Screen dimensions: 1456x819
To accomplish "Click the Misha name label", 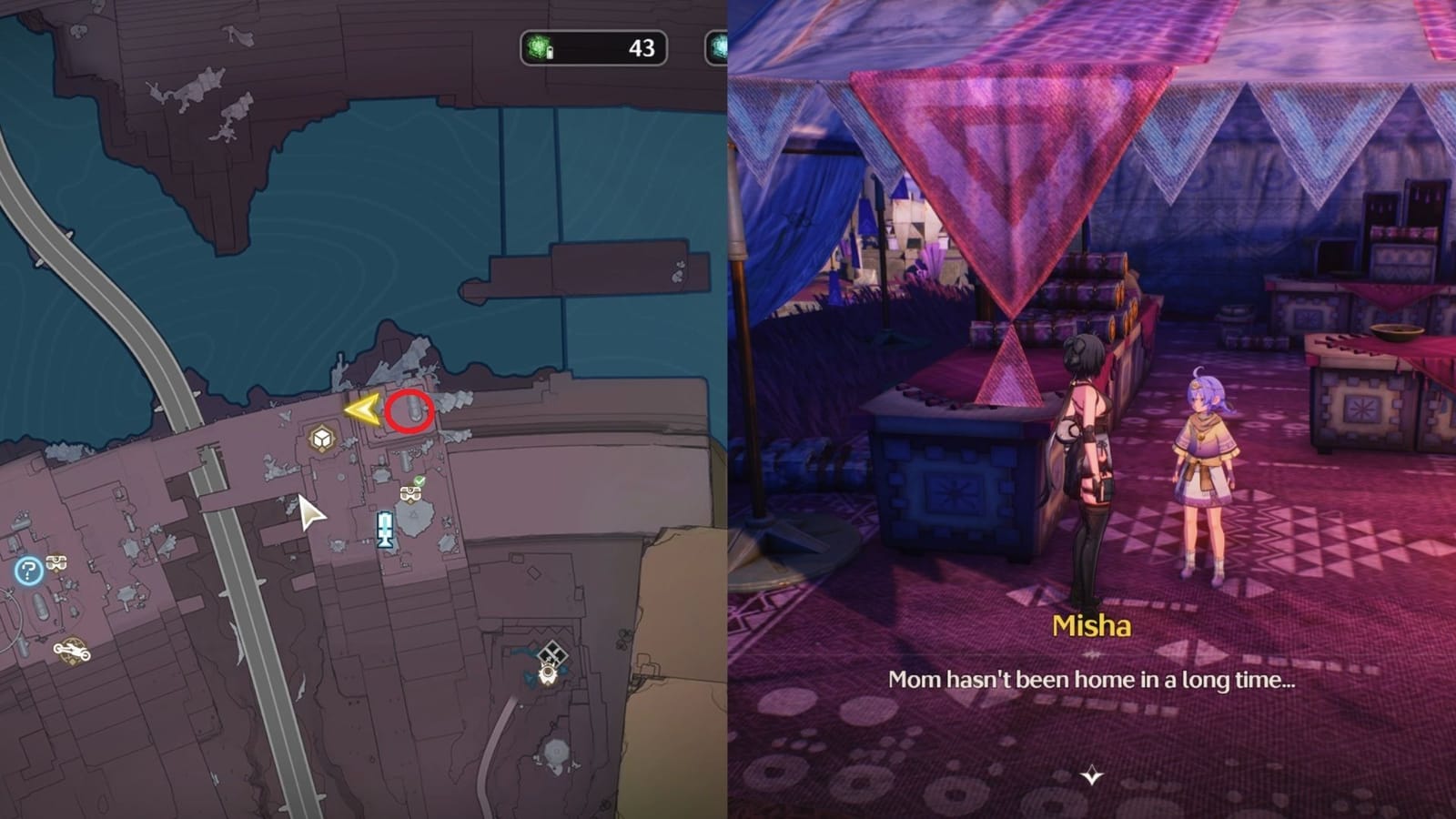I will click(x=1091, y=626).
